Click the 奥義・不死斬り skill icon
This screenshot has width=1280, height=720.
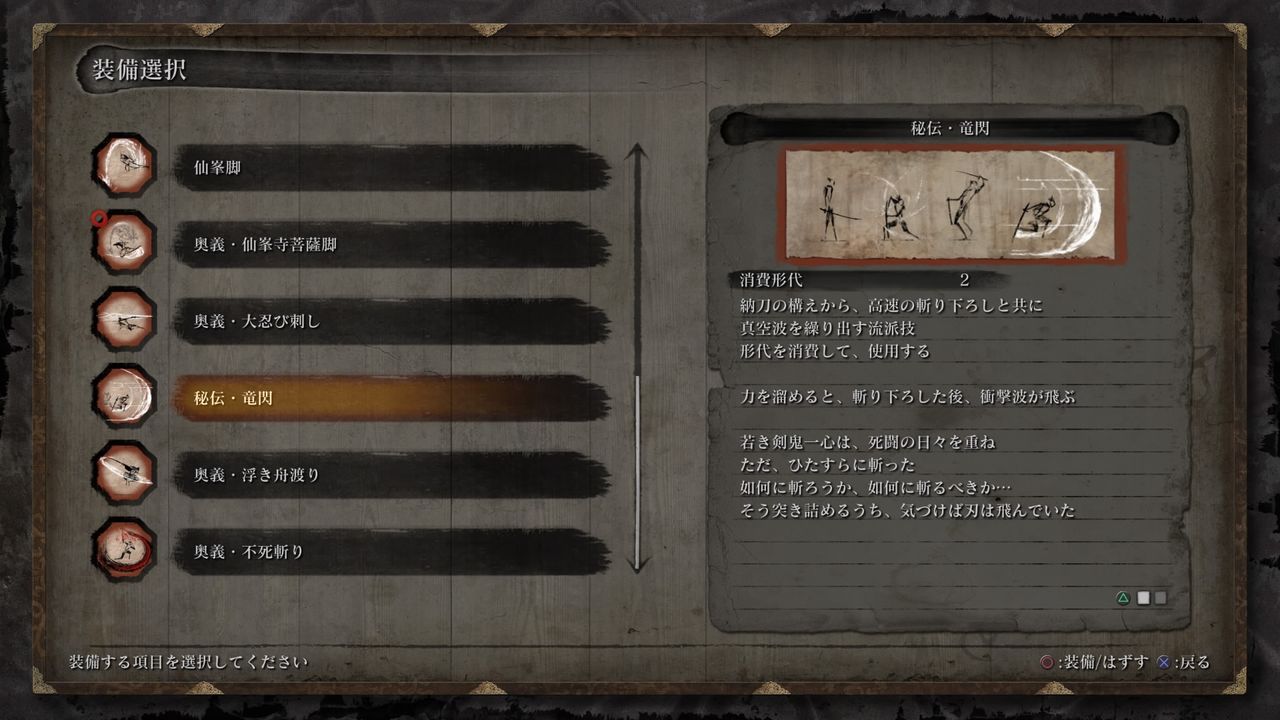tap(123, 551)
